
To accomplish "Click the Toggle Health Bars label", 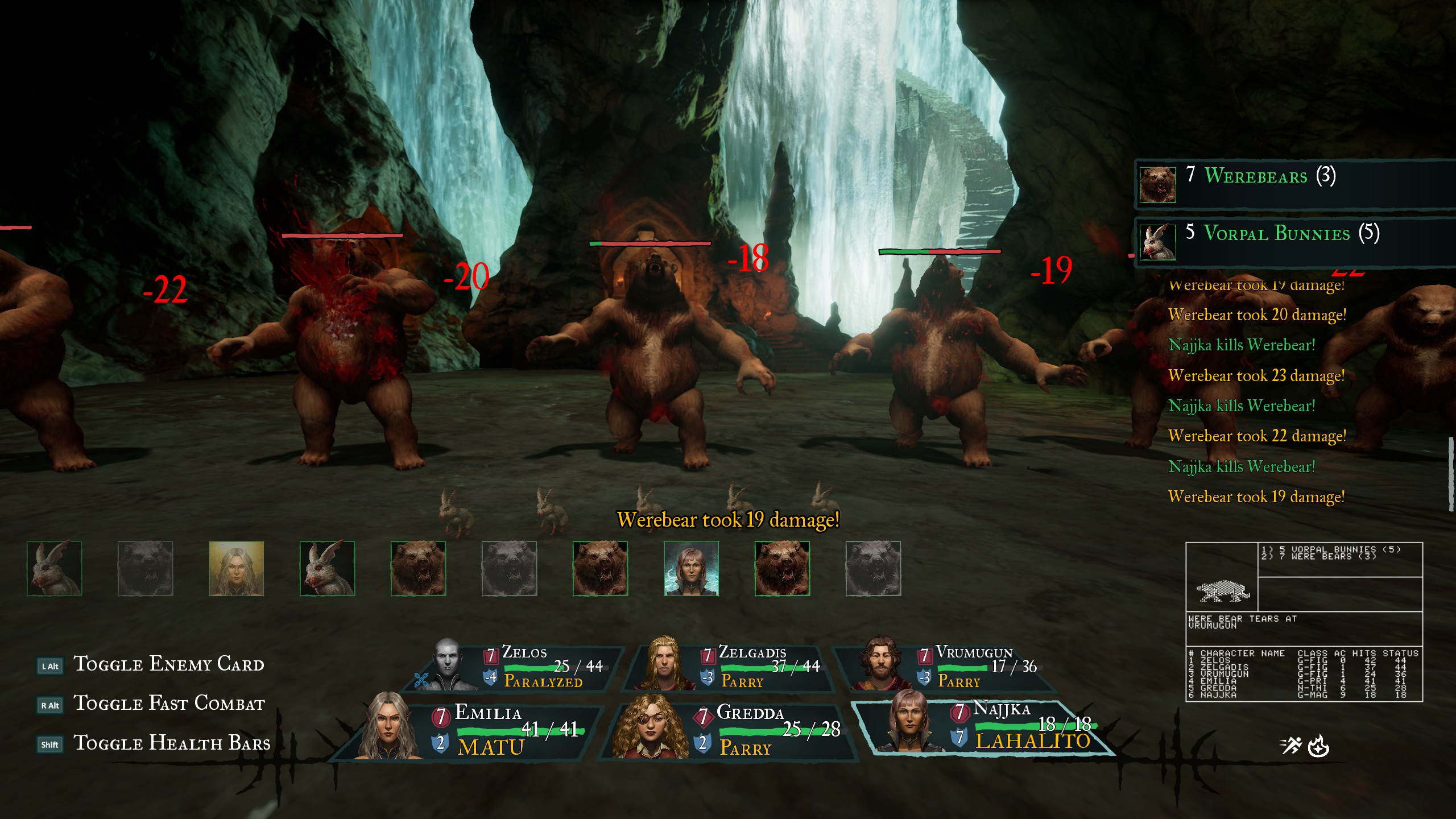I will [x=172, y=743].
